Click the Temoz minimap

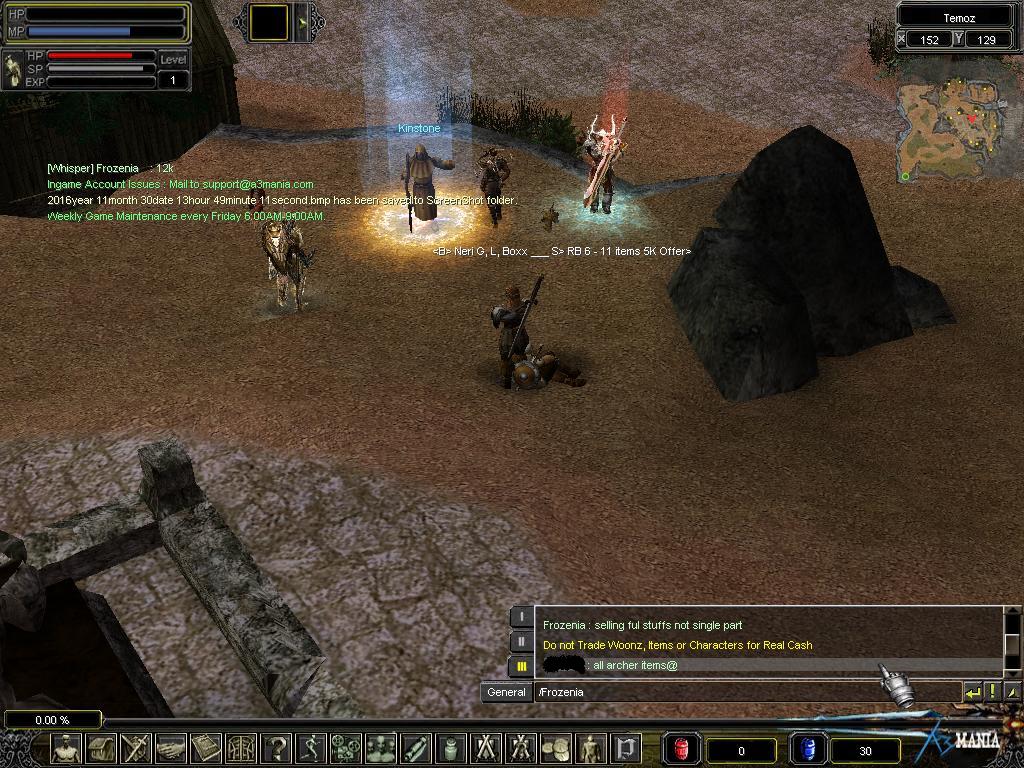click(x=951, y=130)
